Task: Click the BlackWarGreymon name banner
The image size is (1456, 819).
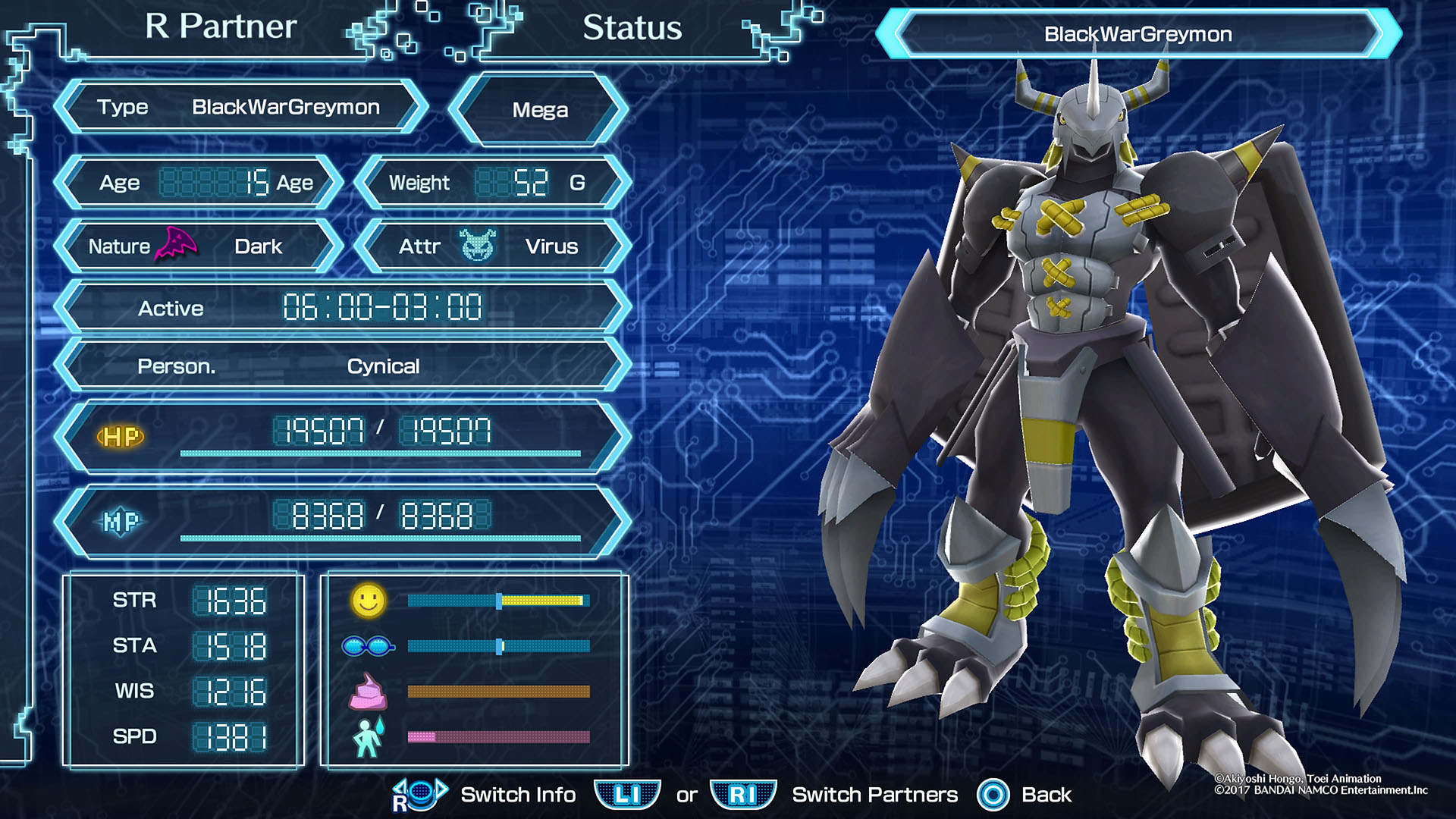Action: click(1137, 34)
